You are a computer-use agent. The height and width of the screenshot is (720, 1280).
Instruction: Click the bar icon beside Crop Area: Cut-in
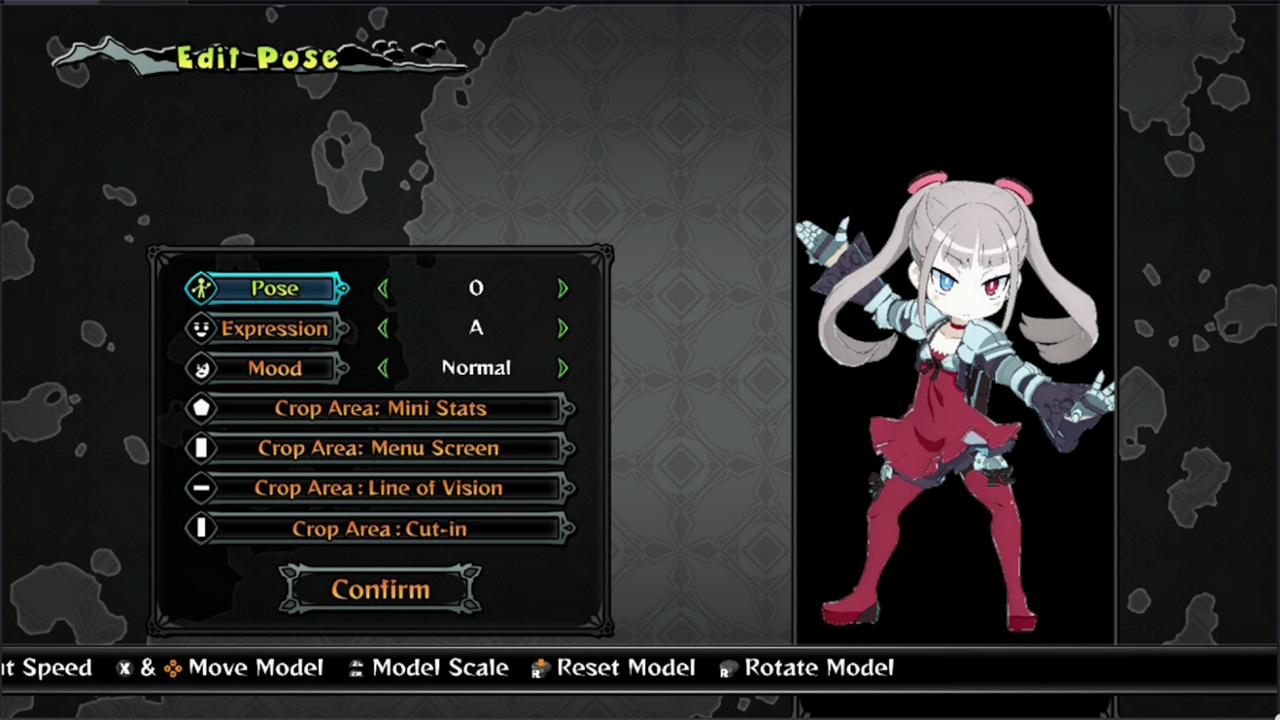pyautogui.click(x=201, y=528)
